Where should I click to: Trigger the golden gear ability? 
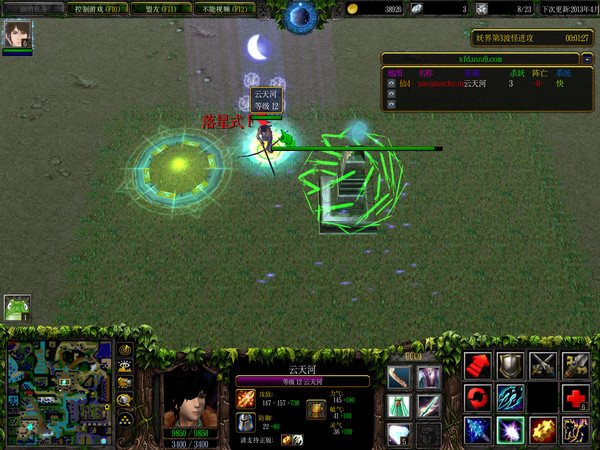[544, 430]
